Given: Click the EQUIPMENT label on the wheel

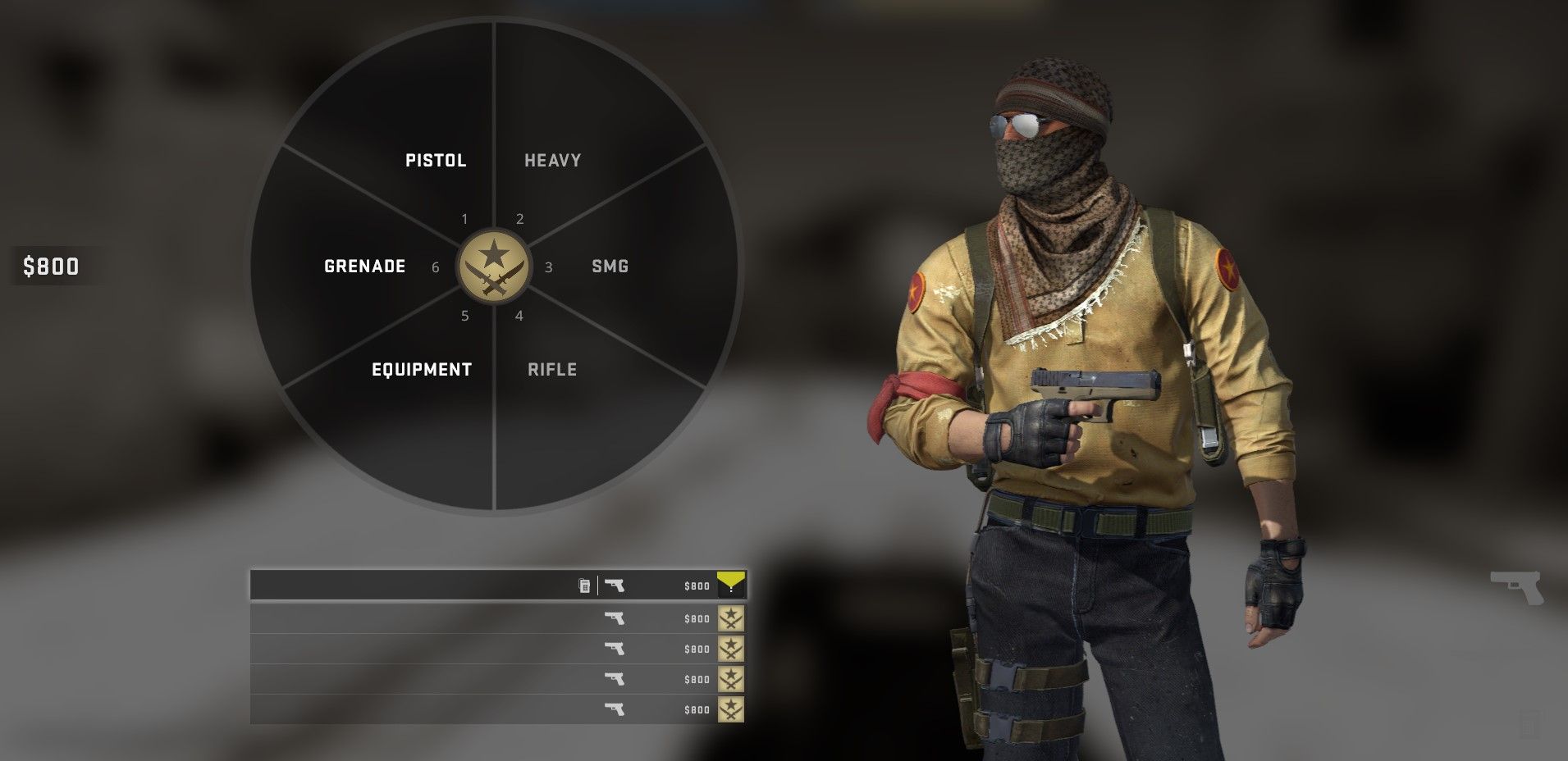Looking at the screenshot, I should pyautogui.click(x=421, y=369).
